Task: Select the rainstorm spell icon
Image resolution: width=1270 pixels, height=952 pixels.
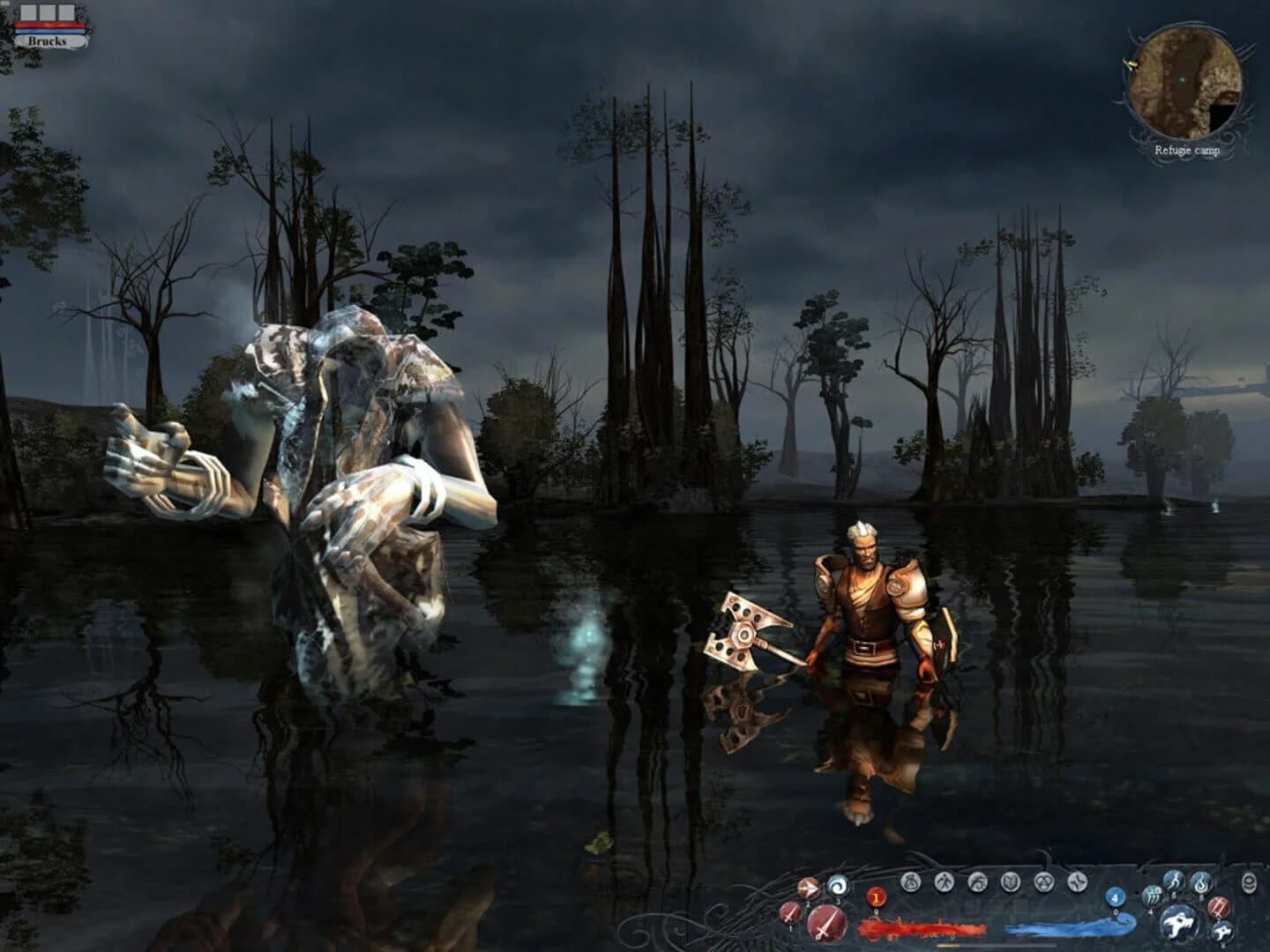Action: pyautogui.click(x=1152, y=896)
